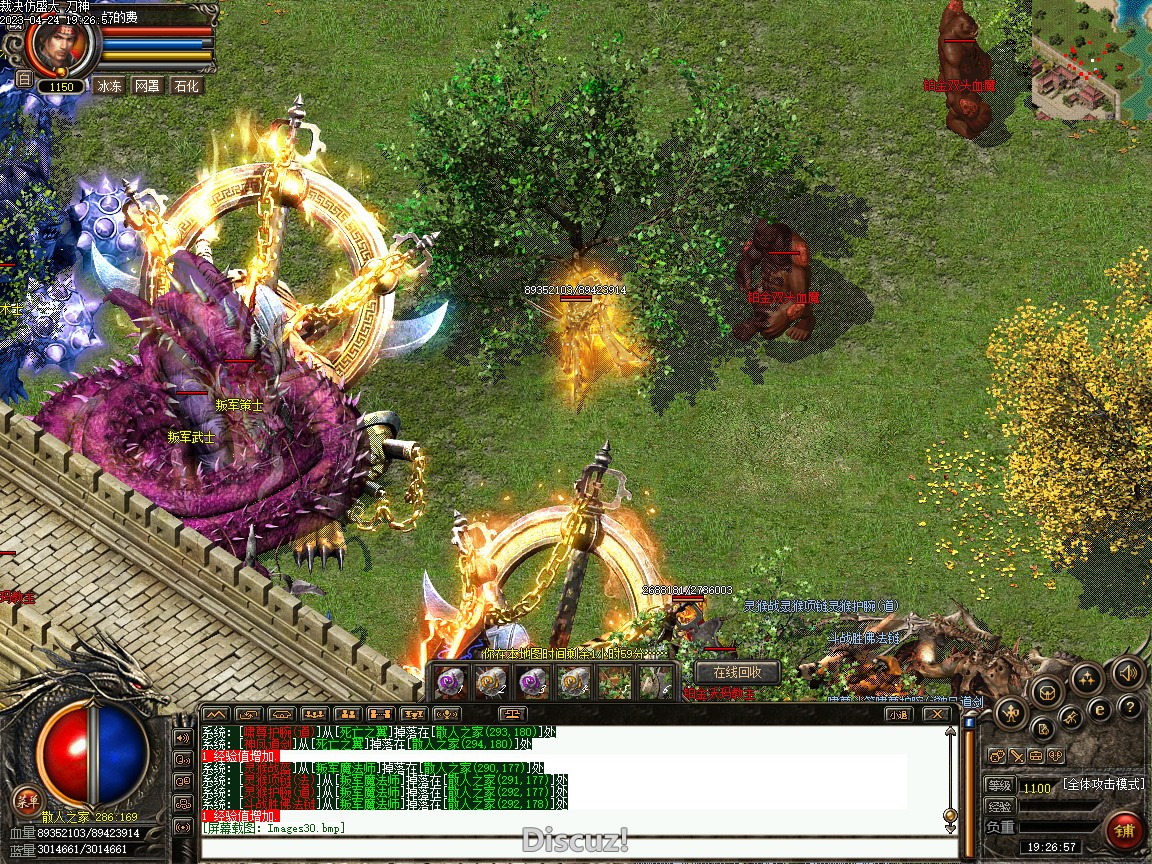The height and width of the screenshot is (864, 1152).
Task: Select the 网罩 status button
Action: (147, 86)
